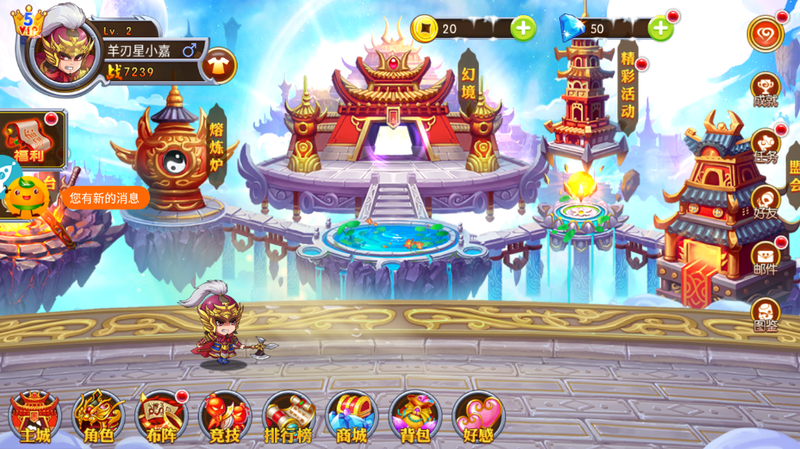This screenshot has width=800, height=449.
Task: Enter the 竞技 (Arena) mode
Action: coord(224,415)
